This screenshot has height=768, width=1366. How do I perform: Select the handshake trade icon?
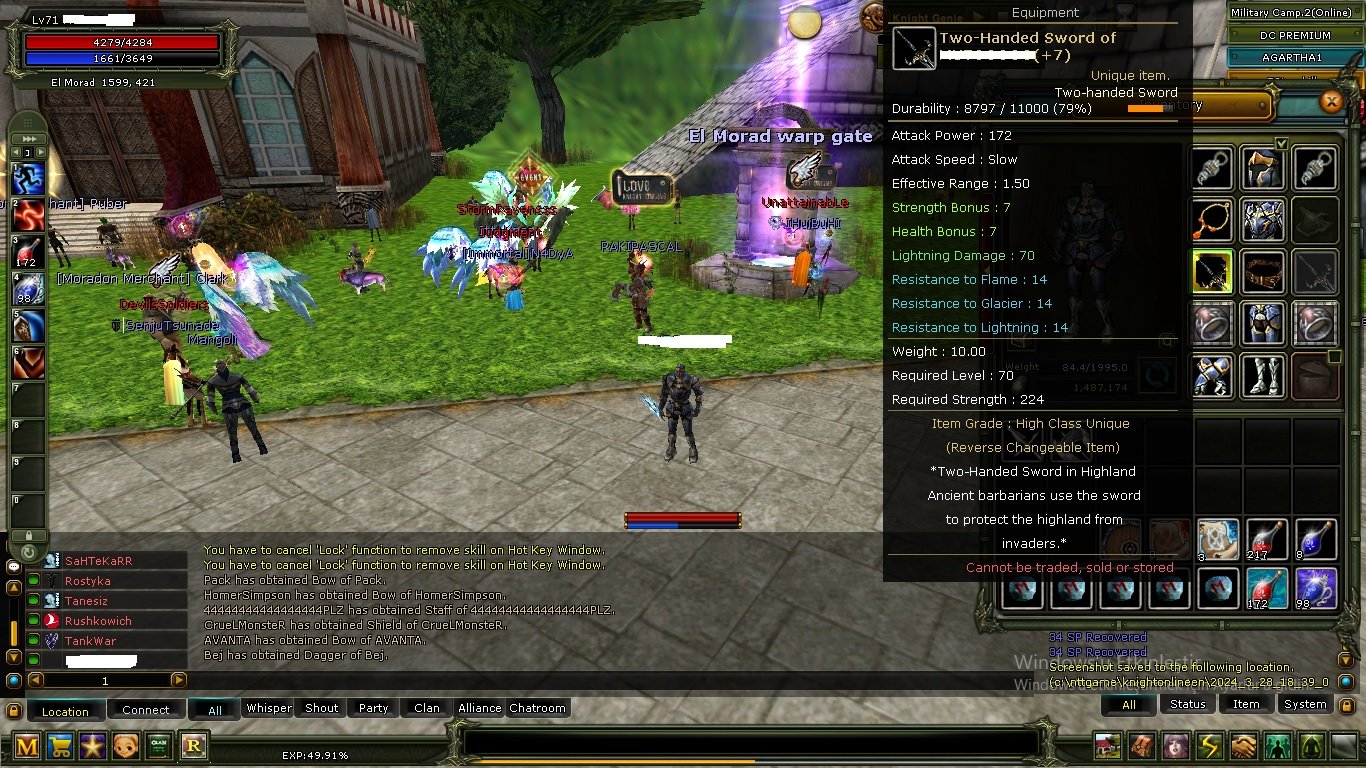pyautogui.click(x=1243, y=745)
